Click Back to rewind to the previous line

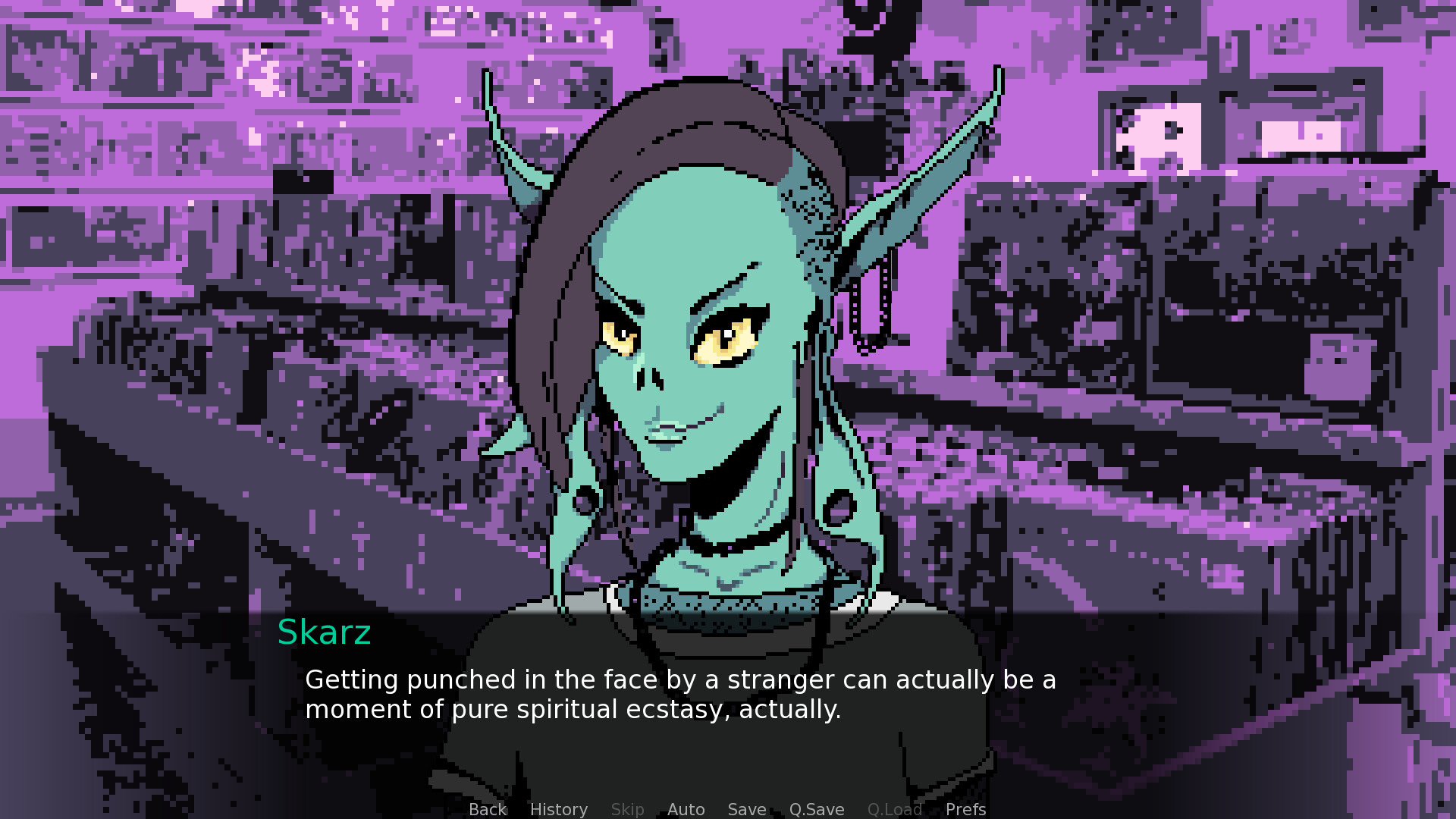click(487, 809)
